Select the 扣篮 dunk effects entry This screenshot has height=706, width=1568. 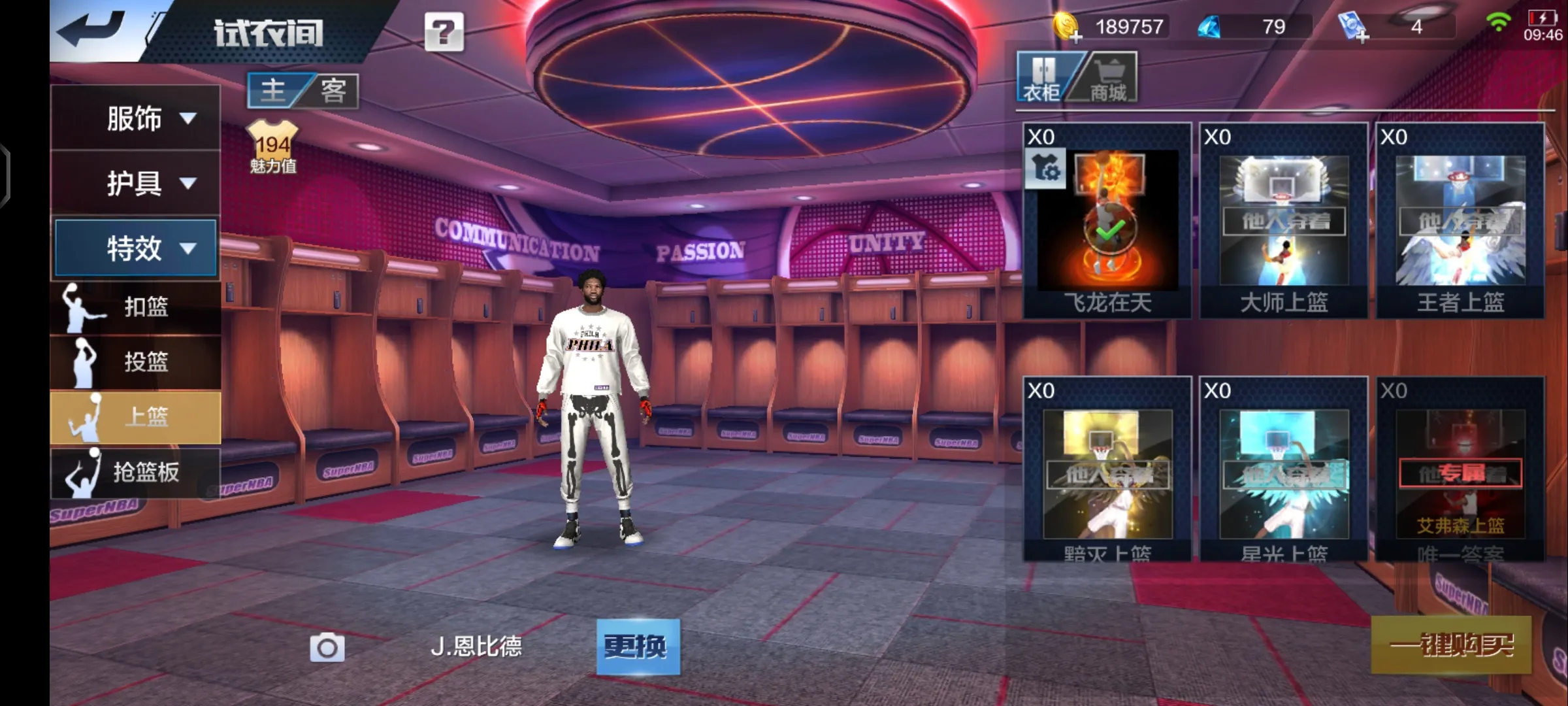pyautogui.click(x=135, y=307)
